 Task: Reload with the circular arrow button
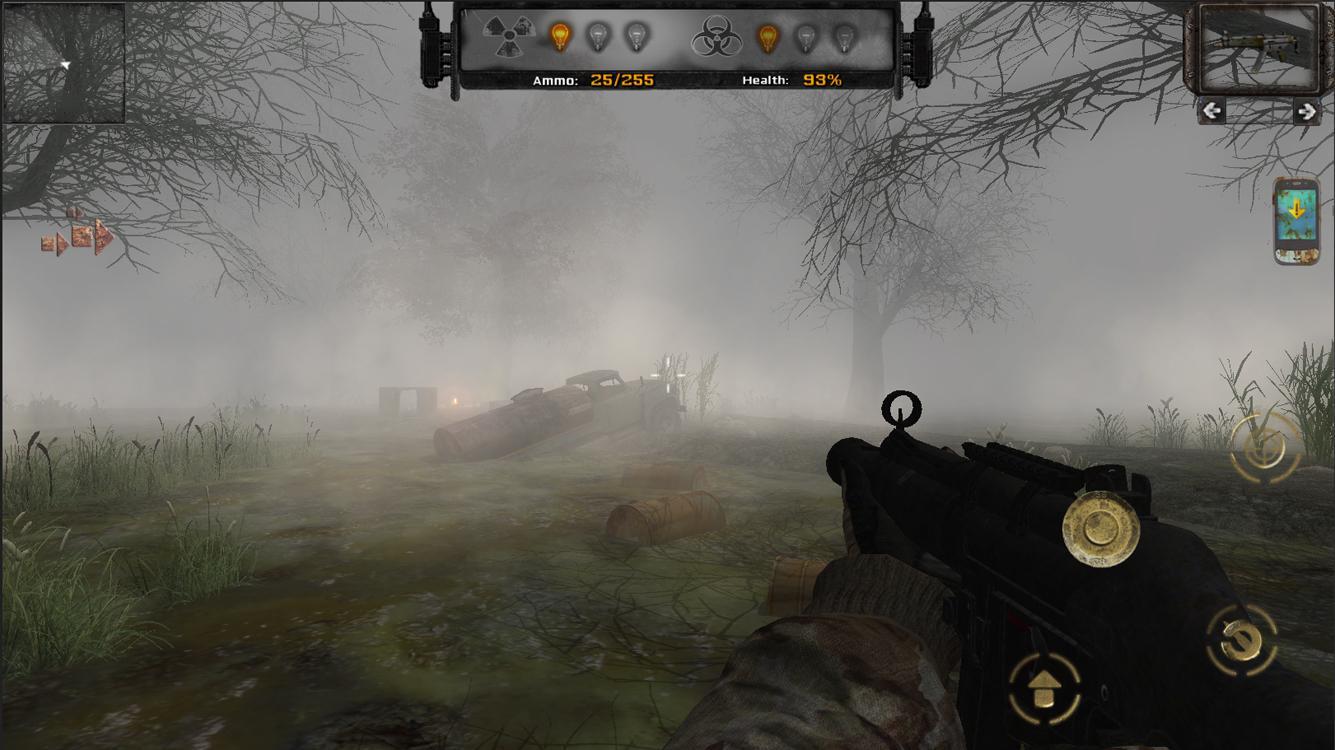1243,639
